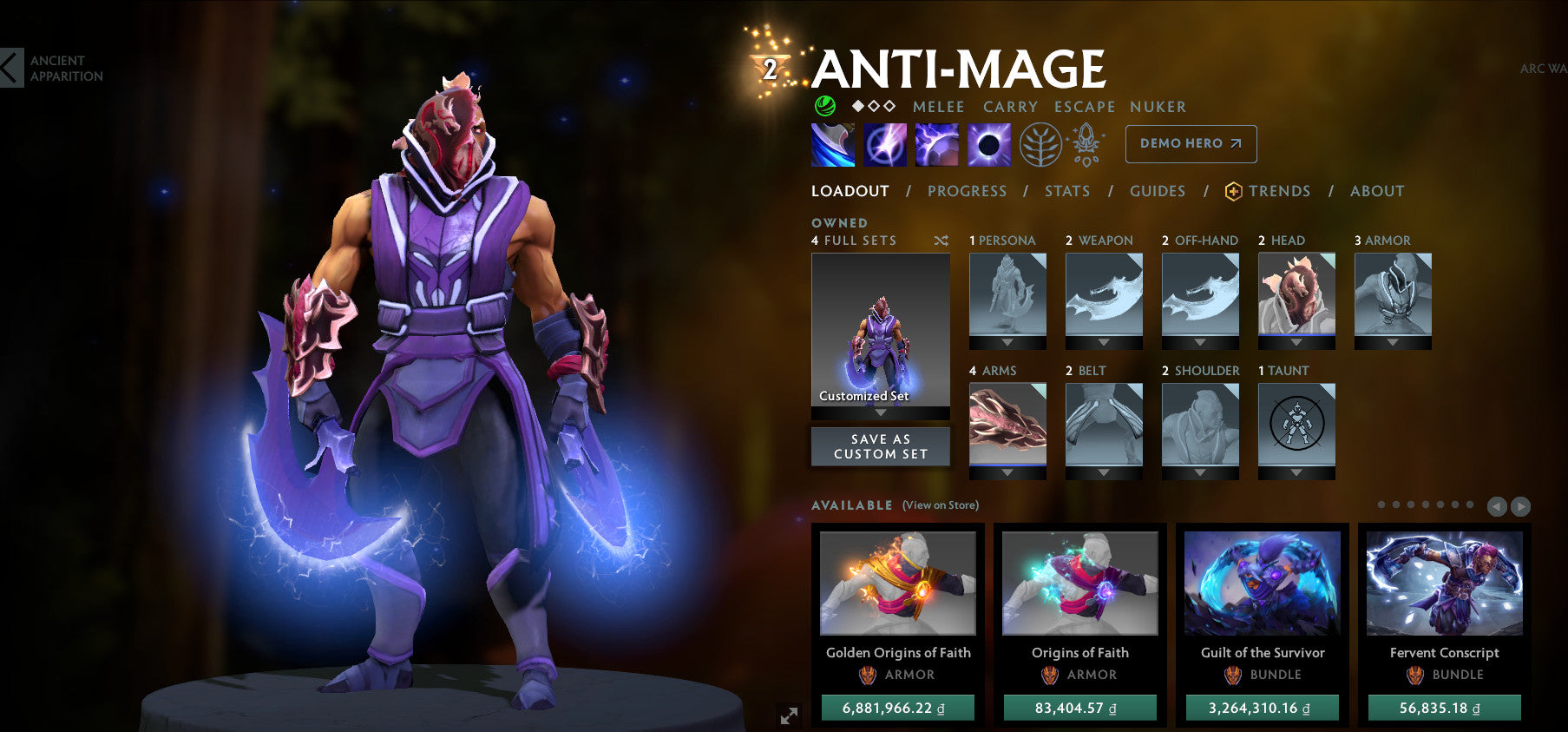This screenshot has height=732, width=1568.
Task: Select the Mana Void ultimate icon
Action: coord(988,144)
